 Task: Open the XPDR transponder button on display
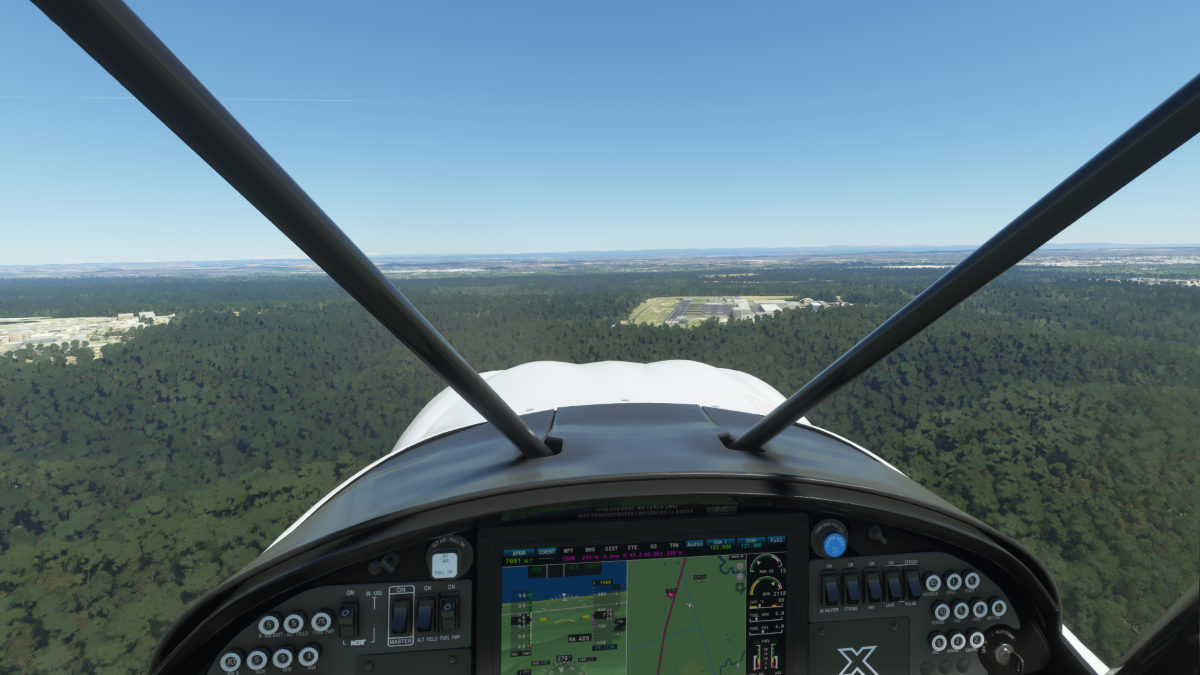tap(518, 551)
